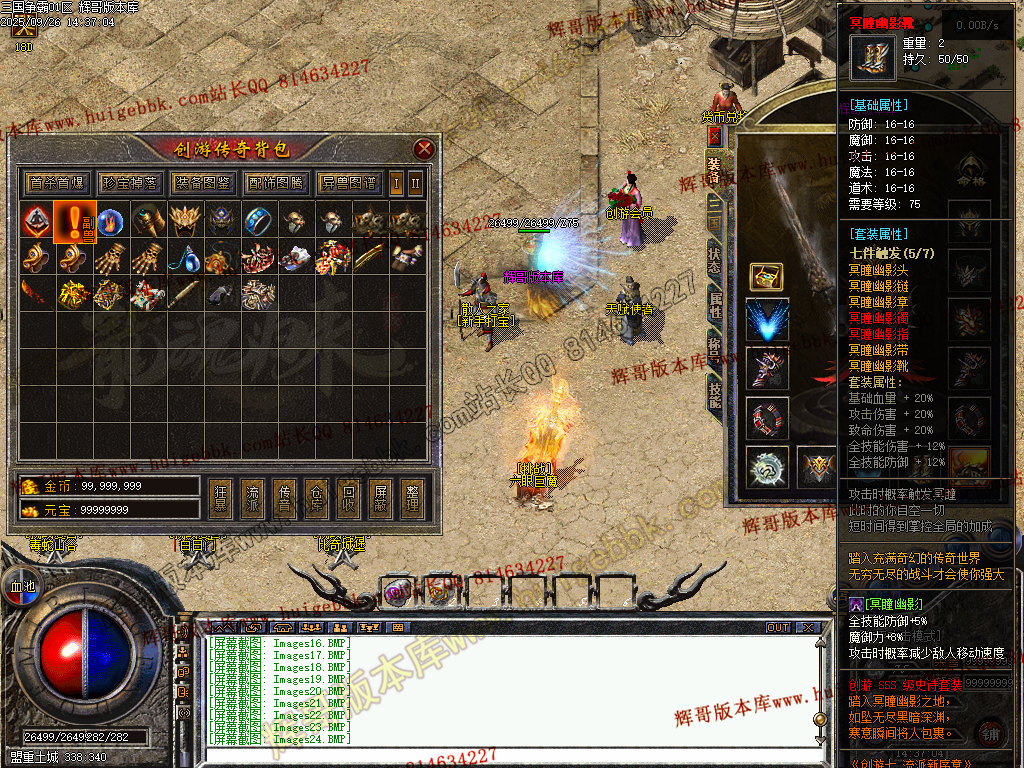Open the 仓库 warehouse
The width and height of the screenshot is (1024, 768).
point(316,498)
